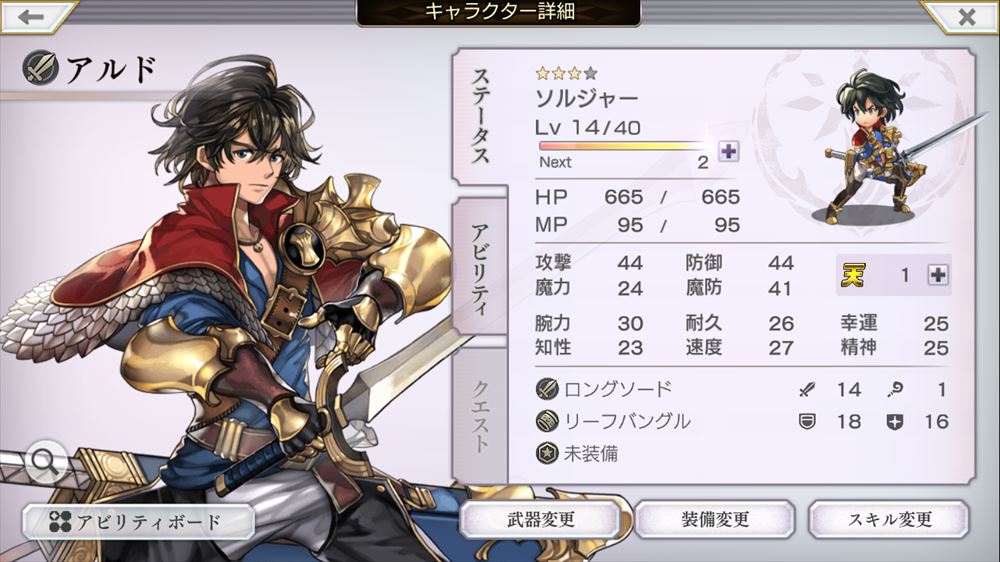Open スキル変更 skill change
The image size is (1000, 562).
(x=889, y=520)
